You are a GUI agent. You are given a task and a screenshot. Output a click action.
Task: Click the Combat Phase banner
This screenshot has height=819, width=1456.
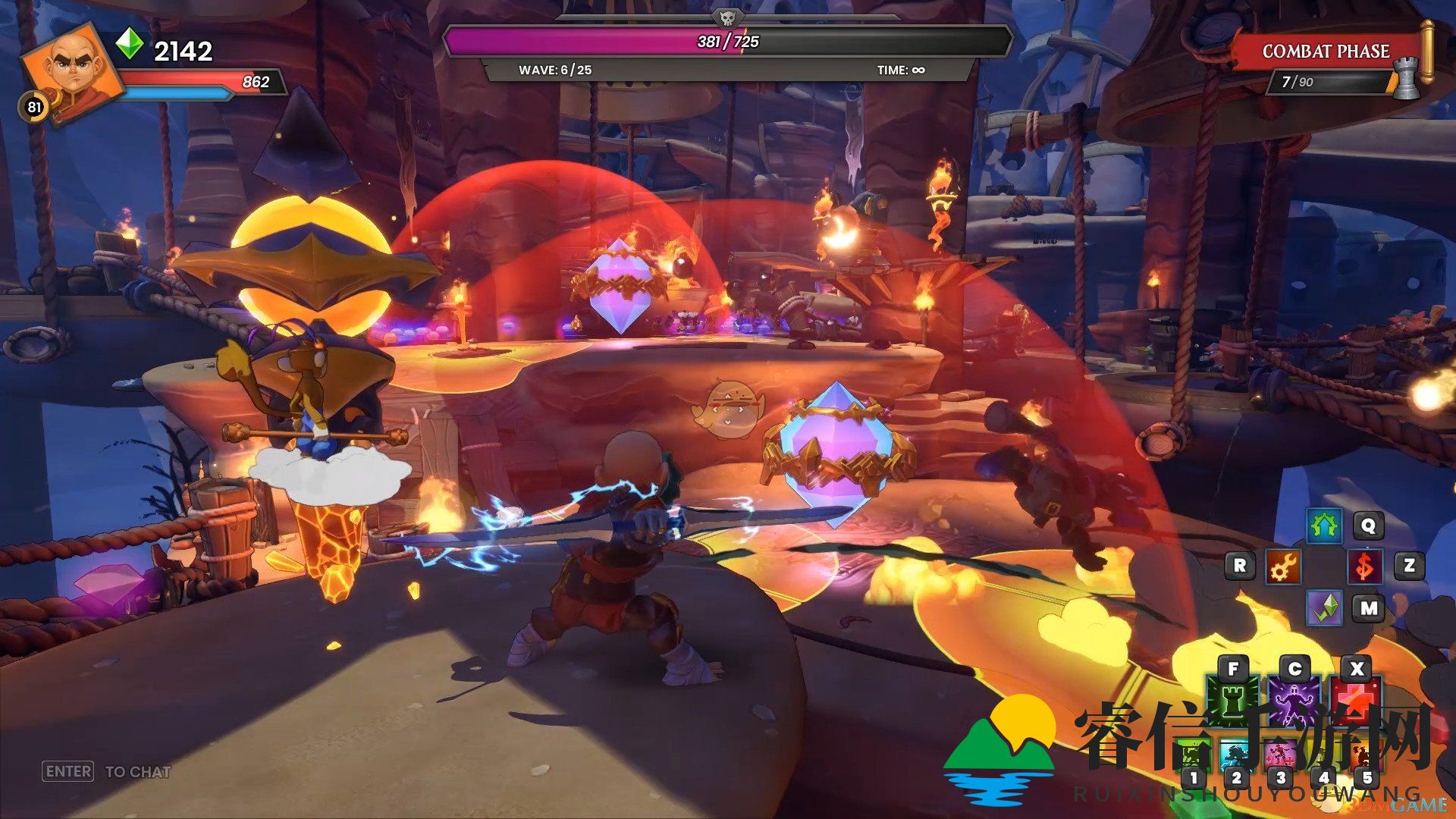pos(1326,52)
